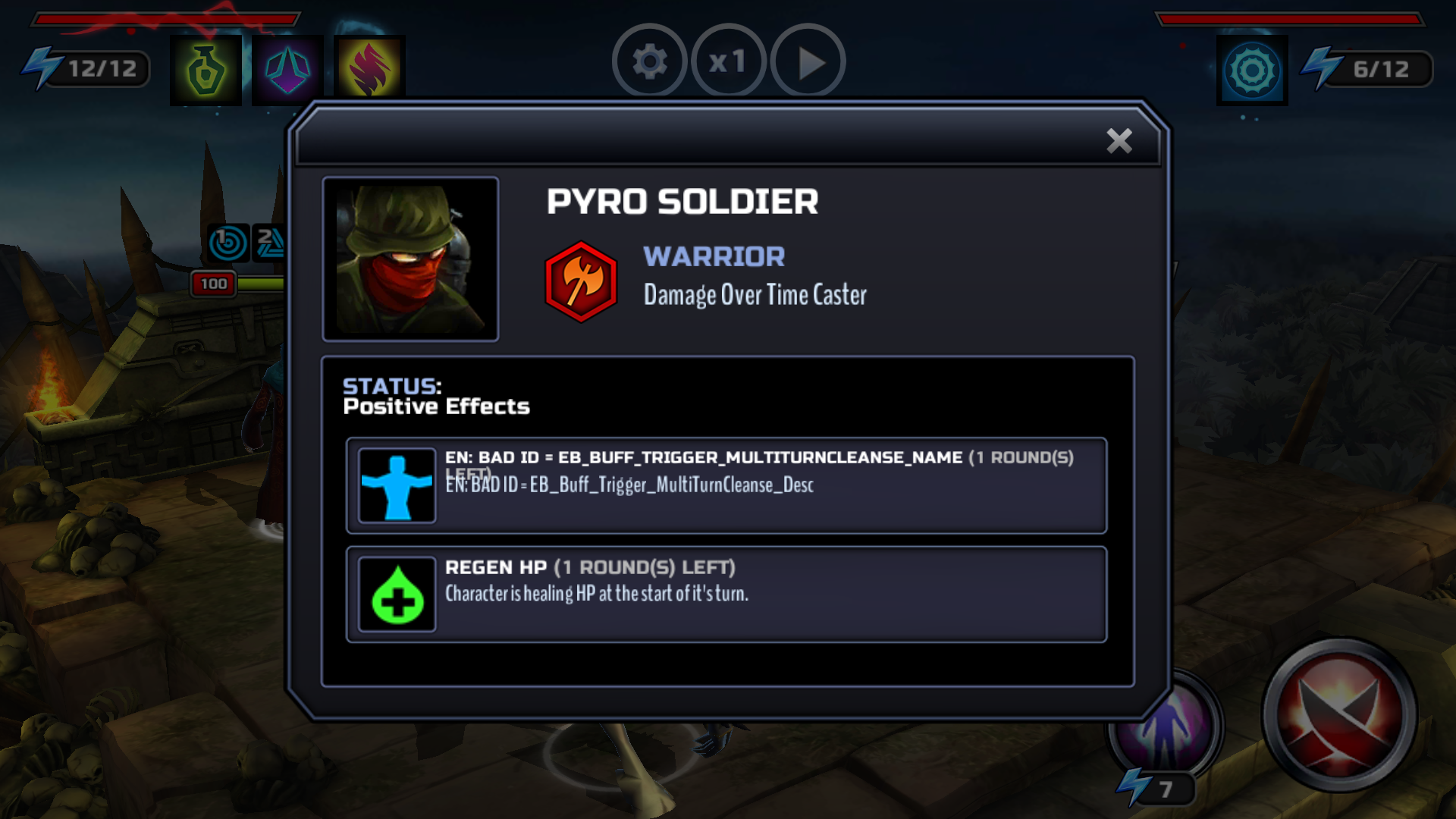Select the red flame buff icon
Screen dimensions: 1456x819
pyautogui.click(x=369, y=71)
